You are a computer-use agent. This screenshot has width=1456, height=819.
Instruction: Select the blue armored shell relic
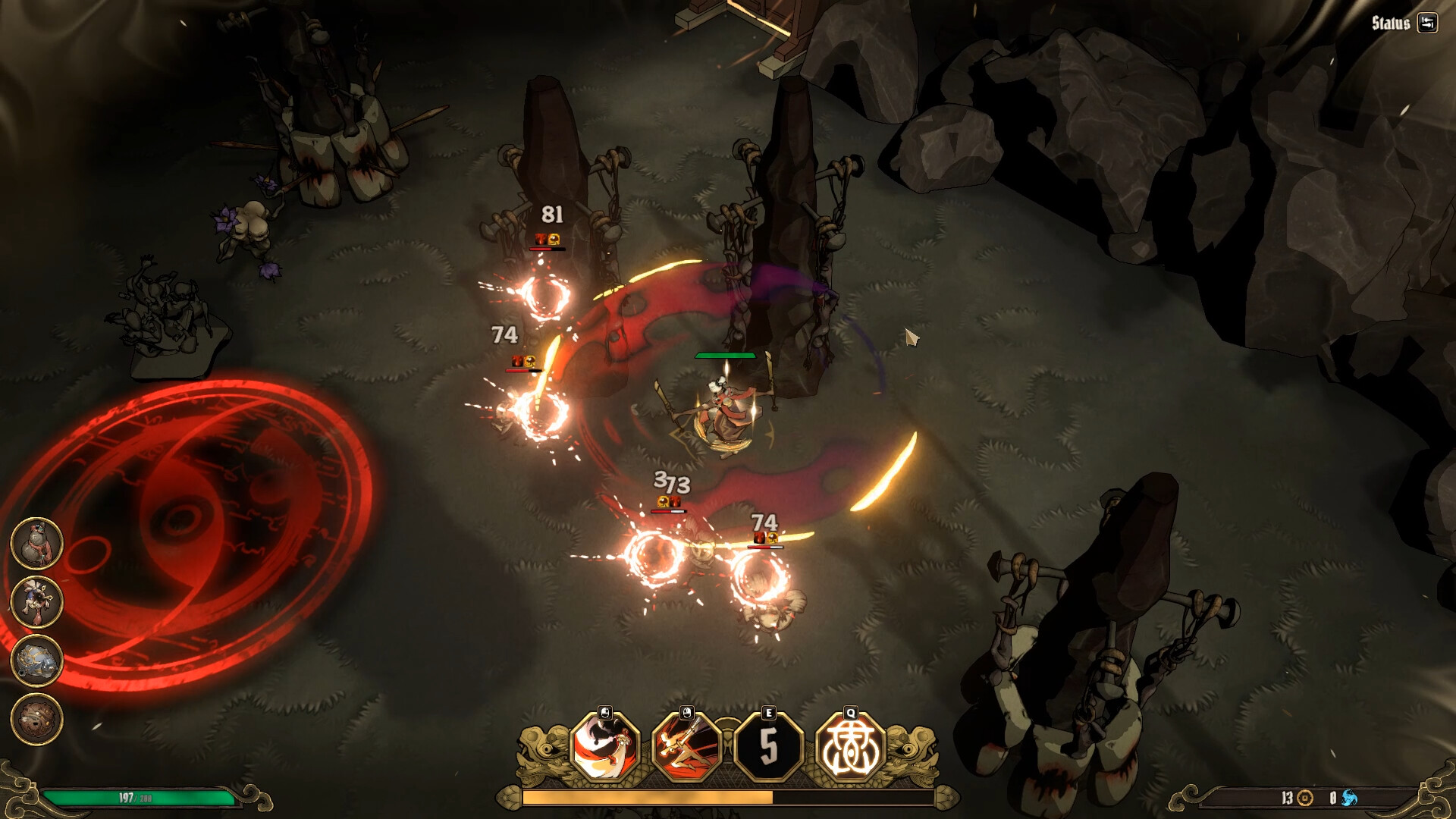[36, 660]
